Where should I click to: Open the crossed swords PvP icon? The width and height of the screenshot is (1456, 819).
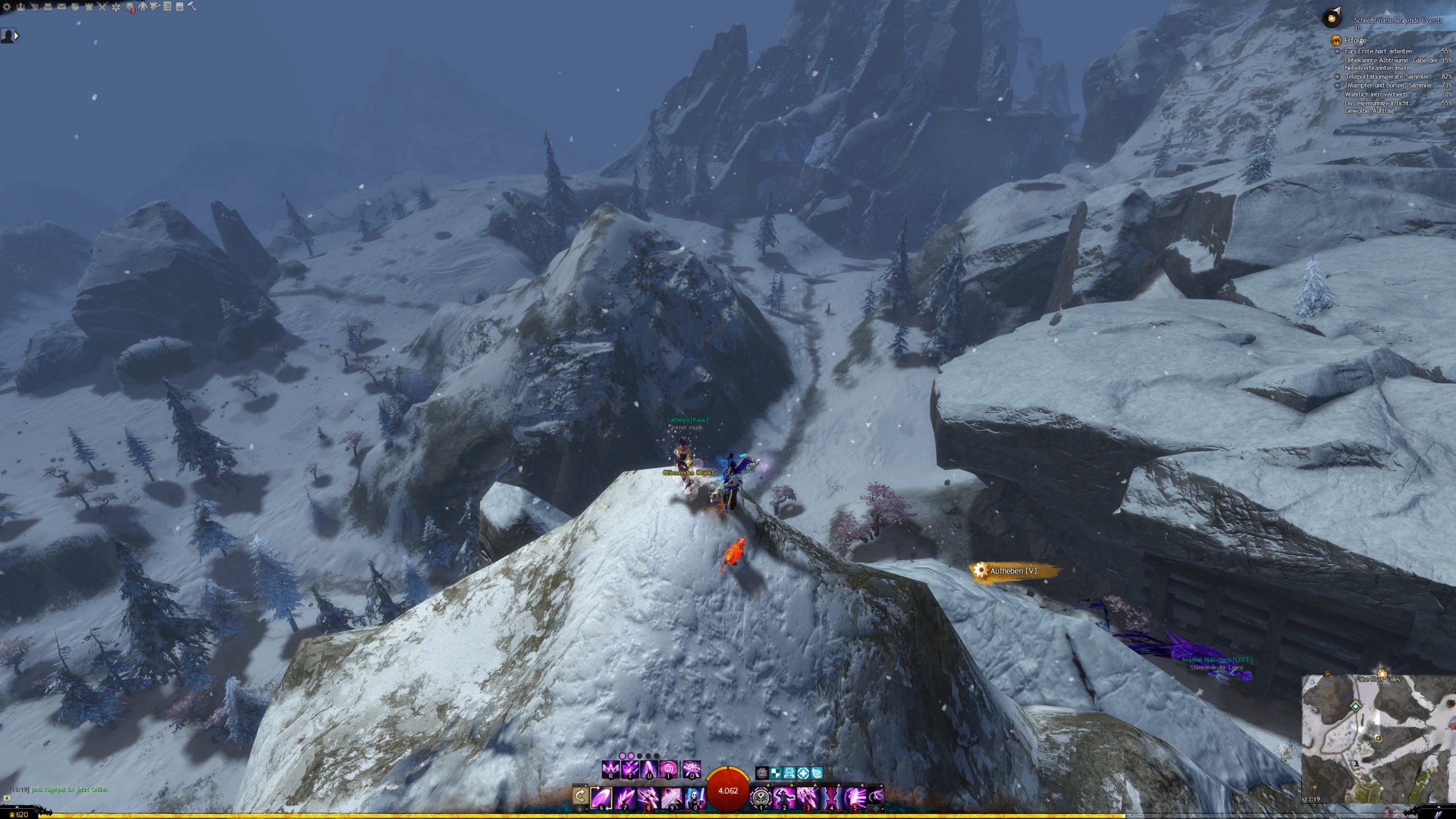click(102, 7)
